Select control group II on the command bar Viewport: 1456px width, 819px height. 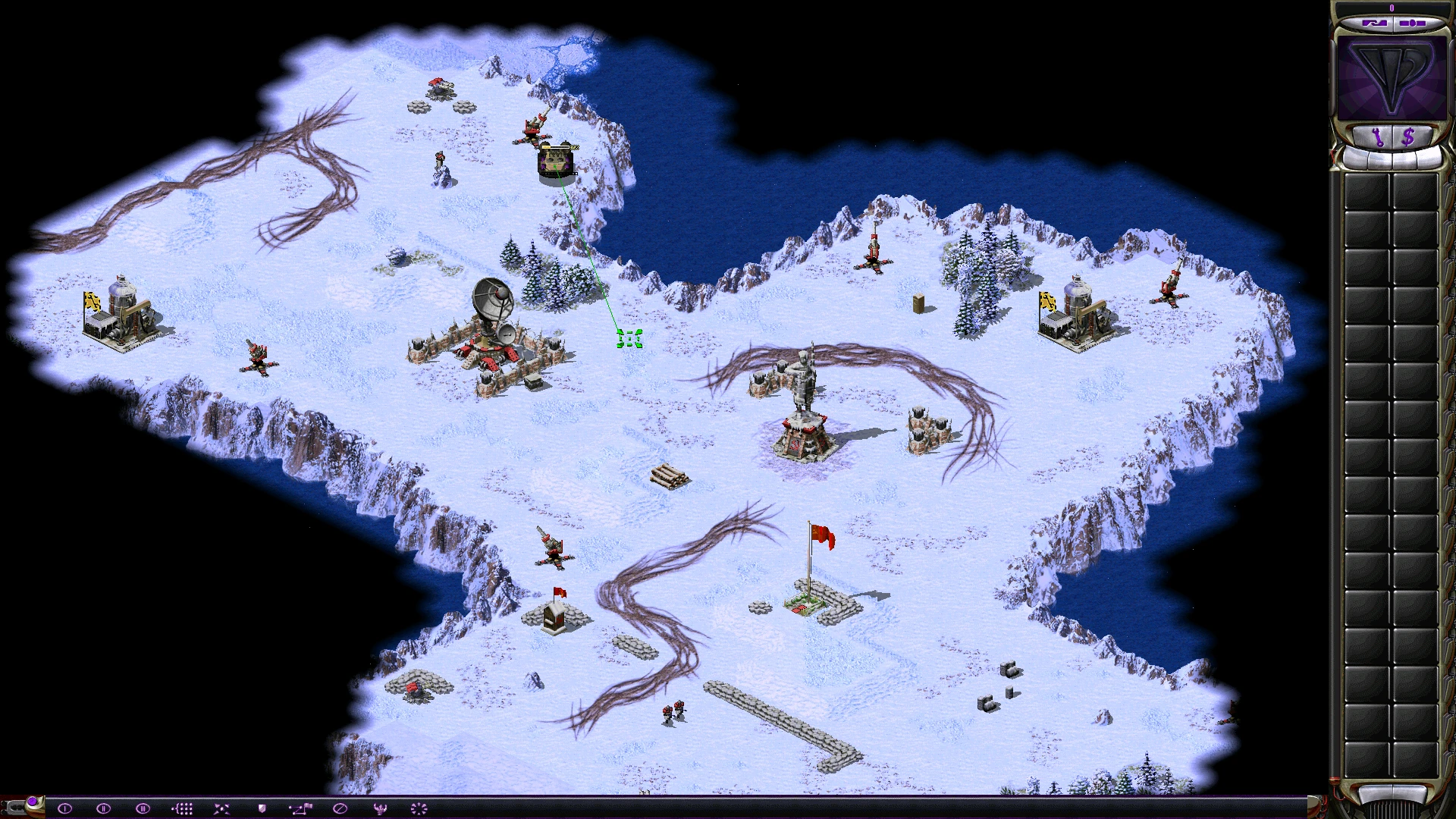pos(103,808)
